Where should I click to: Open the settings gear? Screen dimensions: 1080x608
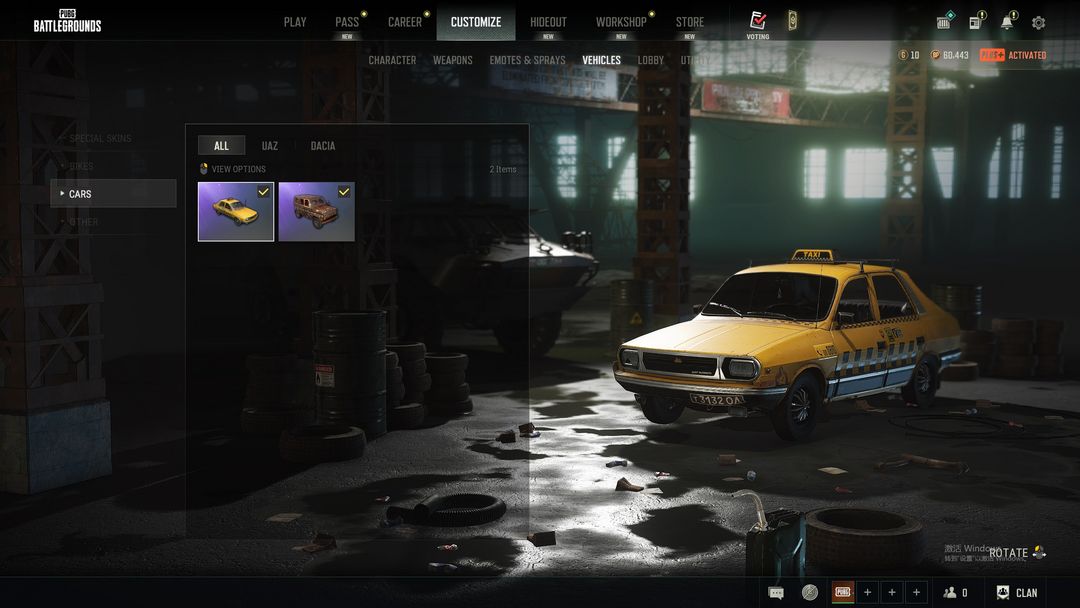tap(1038, 22)
